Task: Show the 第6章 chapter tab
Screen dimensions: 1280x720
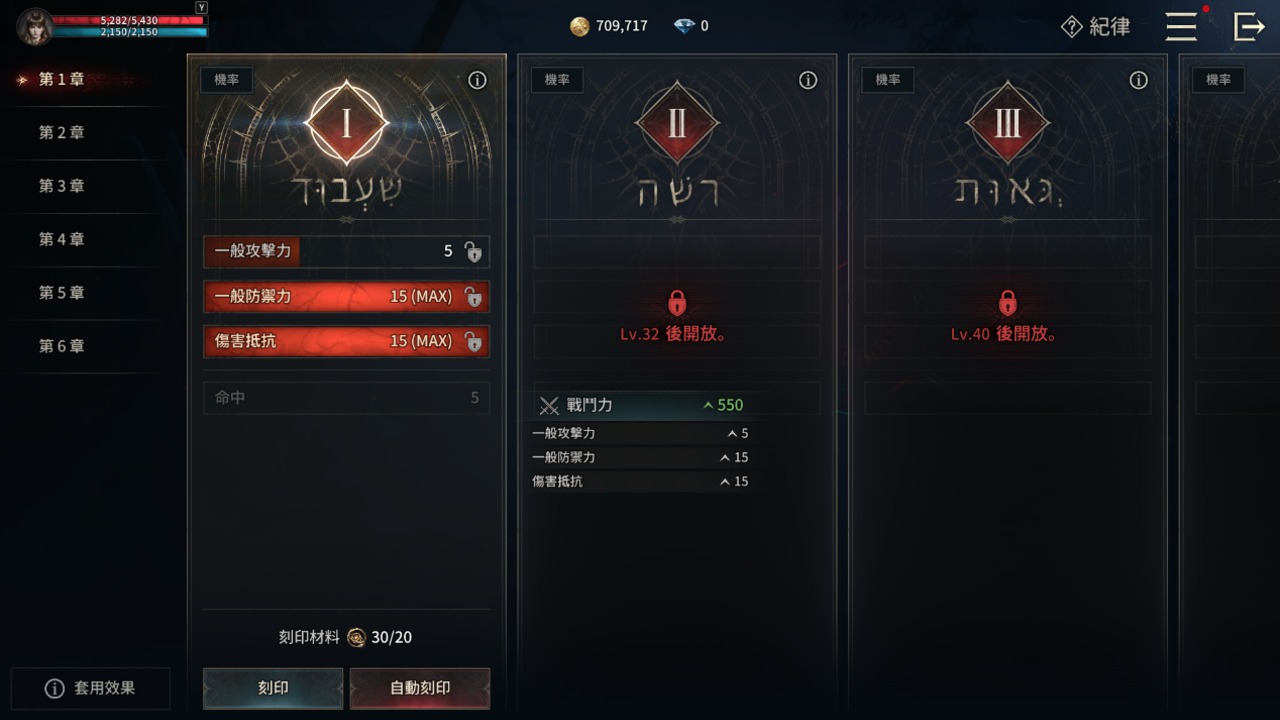Action: coord(61,346)
